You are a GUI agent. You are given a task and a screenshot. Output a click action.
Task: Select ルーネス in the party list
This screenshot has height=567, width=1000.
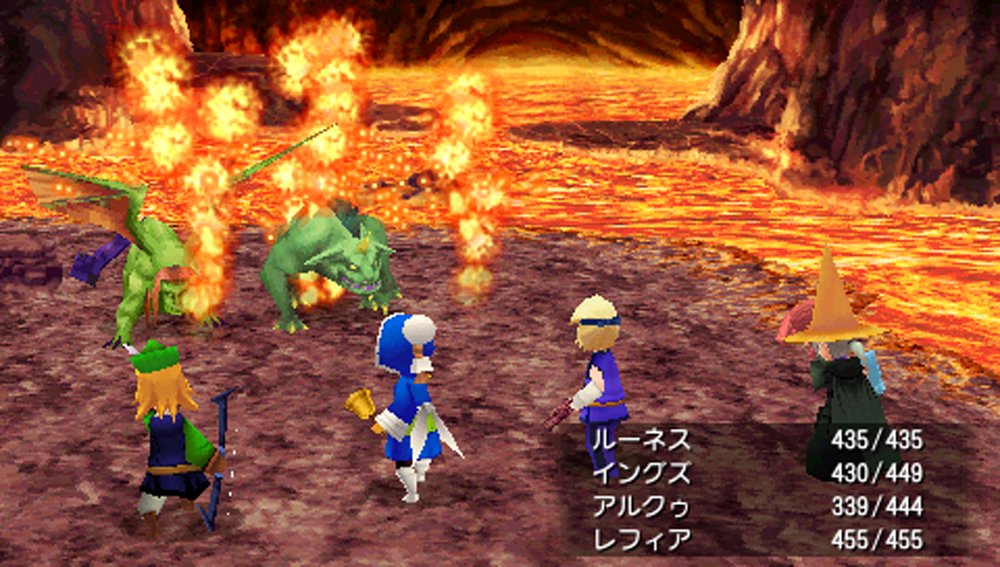[640, 439]
